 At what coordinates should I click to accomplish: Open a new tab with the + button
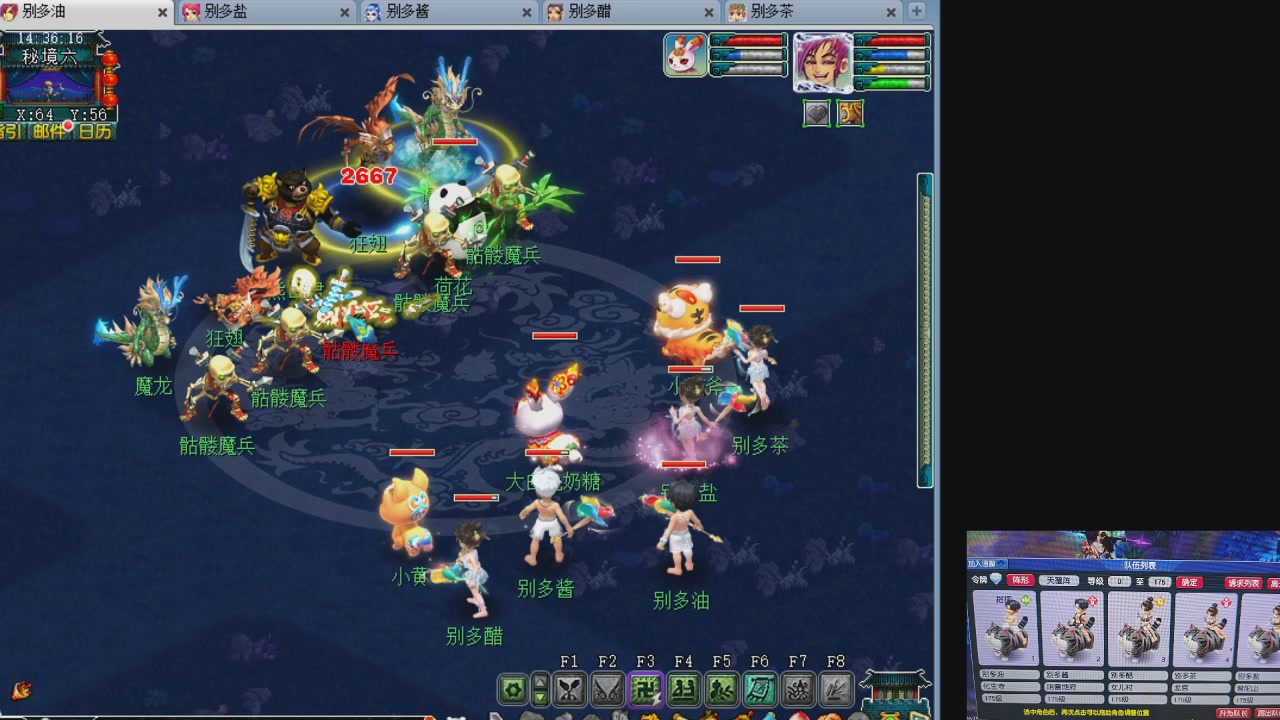[916, 13]
